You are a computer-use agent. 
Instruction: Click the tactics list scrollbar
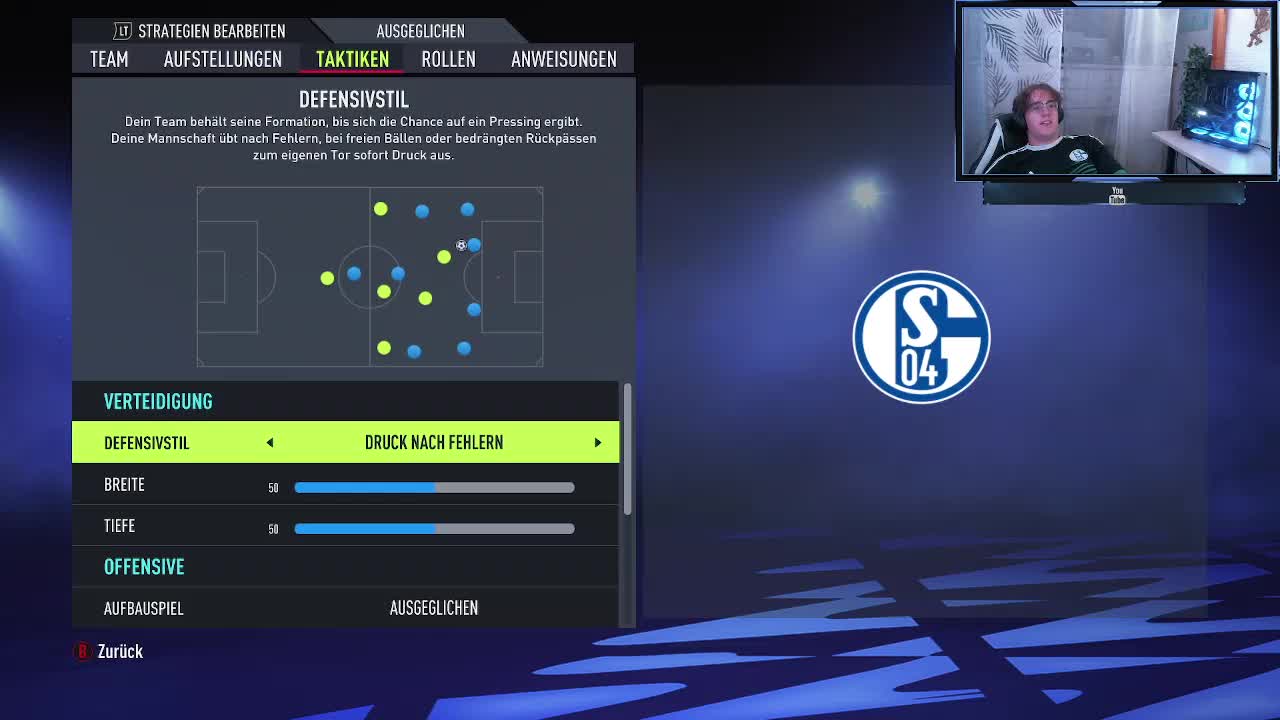(627, 450)
